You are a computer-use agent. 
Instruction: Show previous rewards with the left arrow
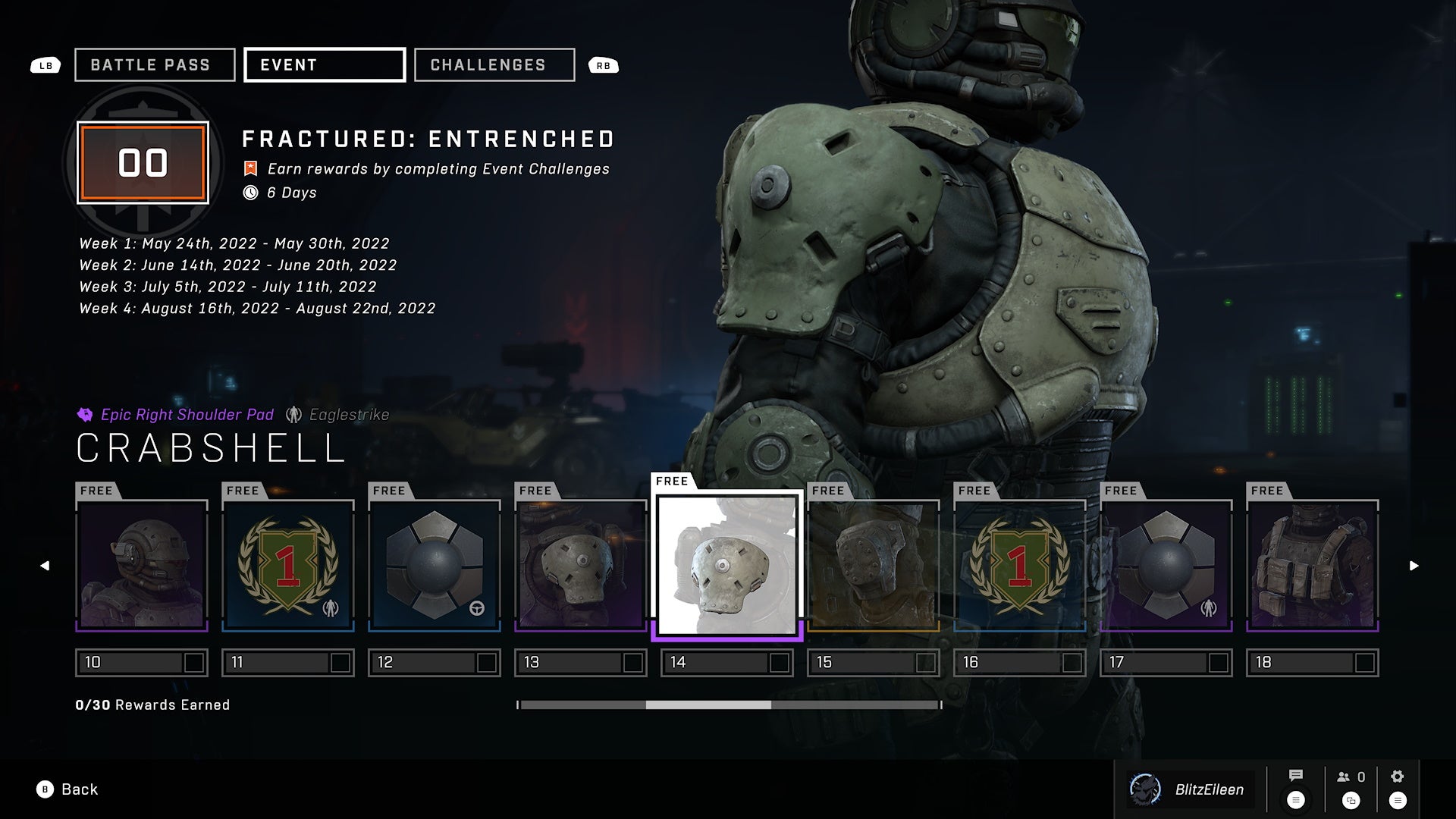(45, 566)
